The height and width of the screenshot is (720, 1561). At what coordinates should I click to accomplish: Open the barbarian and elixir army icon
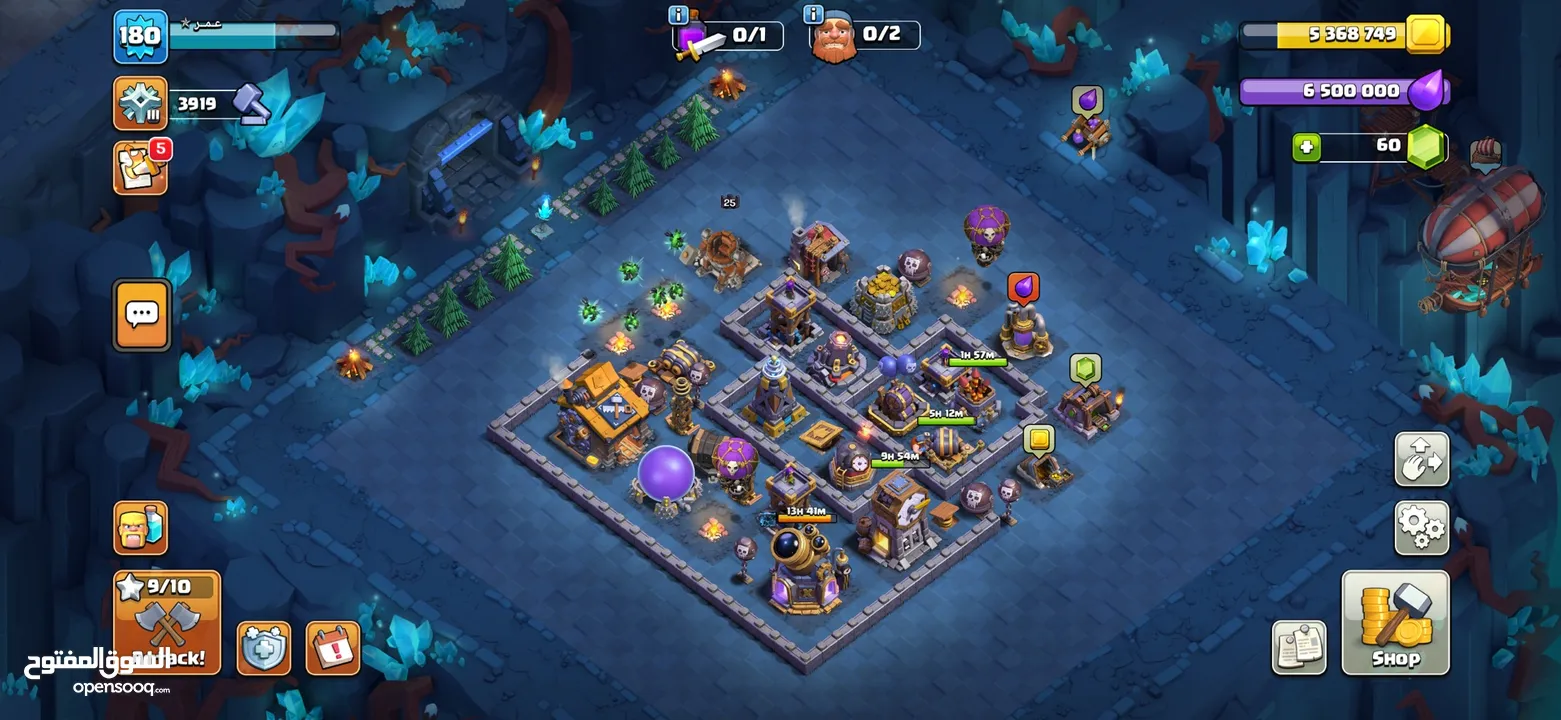[140, 527]
